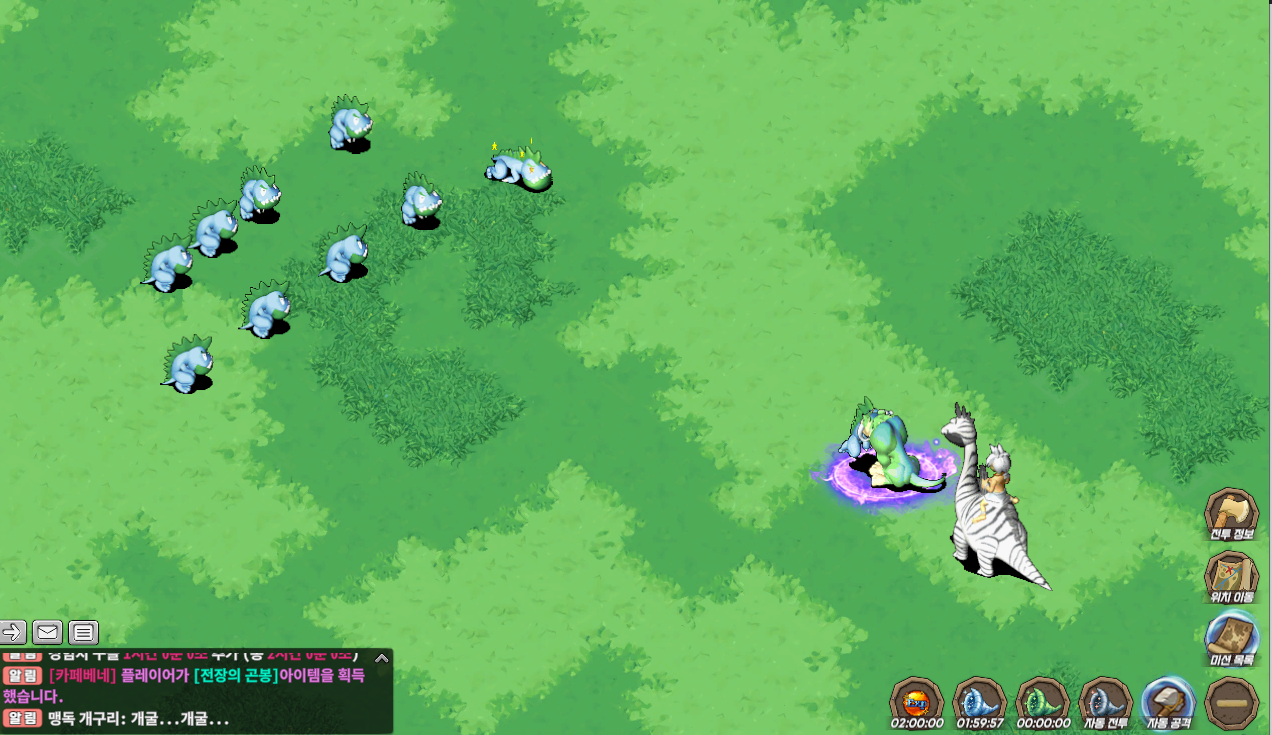Viewport: 1272px width, 735px height.
Task: Toggle the 자동 전투 horn button
Action: [x=1105, y=700]
